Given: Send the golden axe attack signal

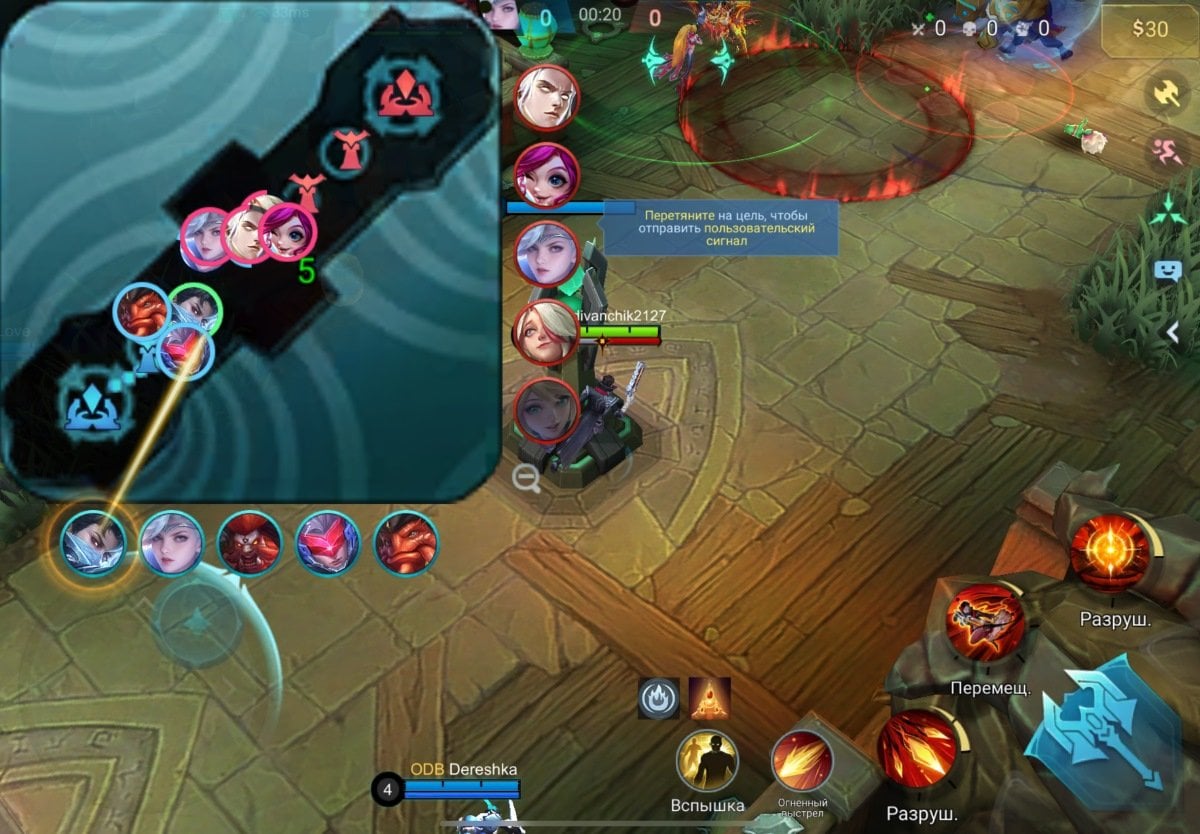Looking at the screenshot, I should click(1167, 93).
